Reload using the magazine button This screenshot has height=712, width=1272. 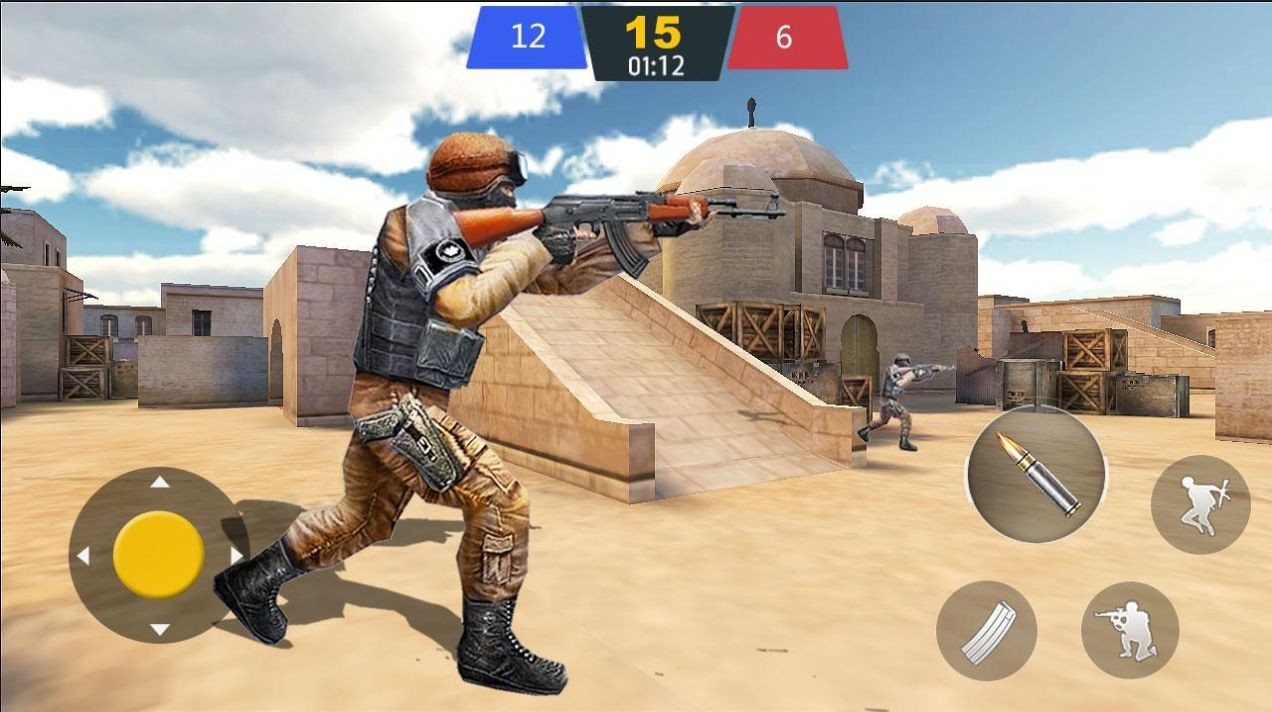click(x=986, y=631)
